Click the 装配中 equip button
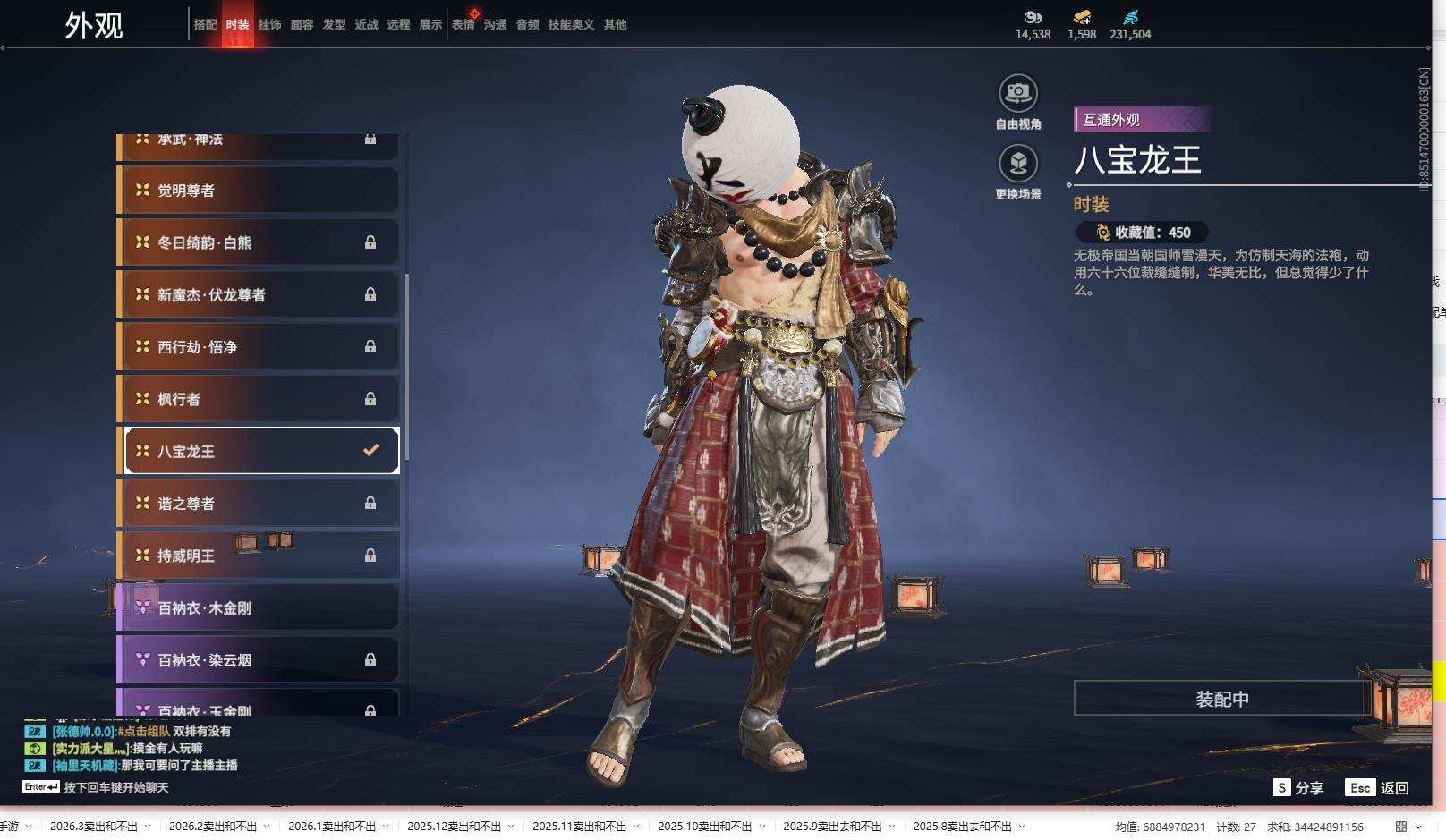1446x840 pixels. (x=1221, y=699)
